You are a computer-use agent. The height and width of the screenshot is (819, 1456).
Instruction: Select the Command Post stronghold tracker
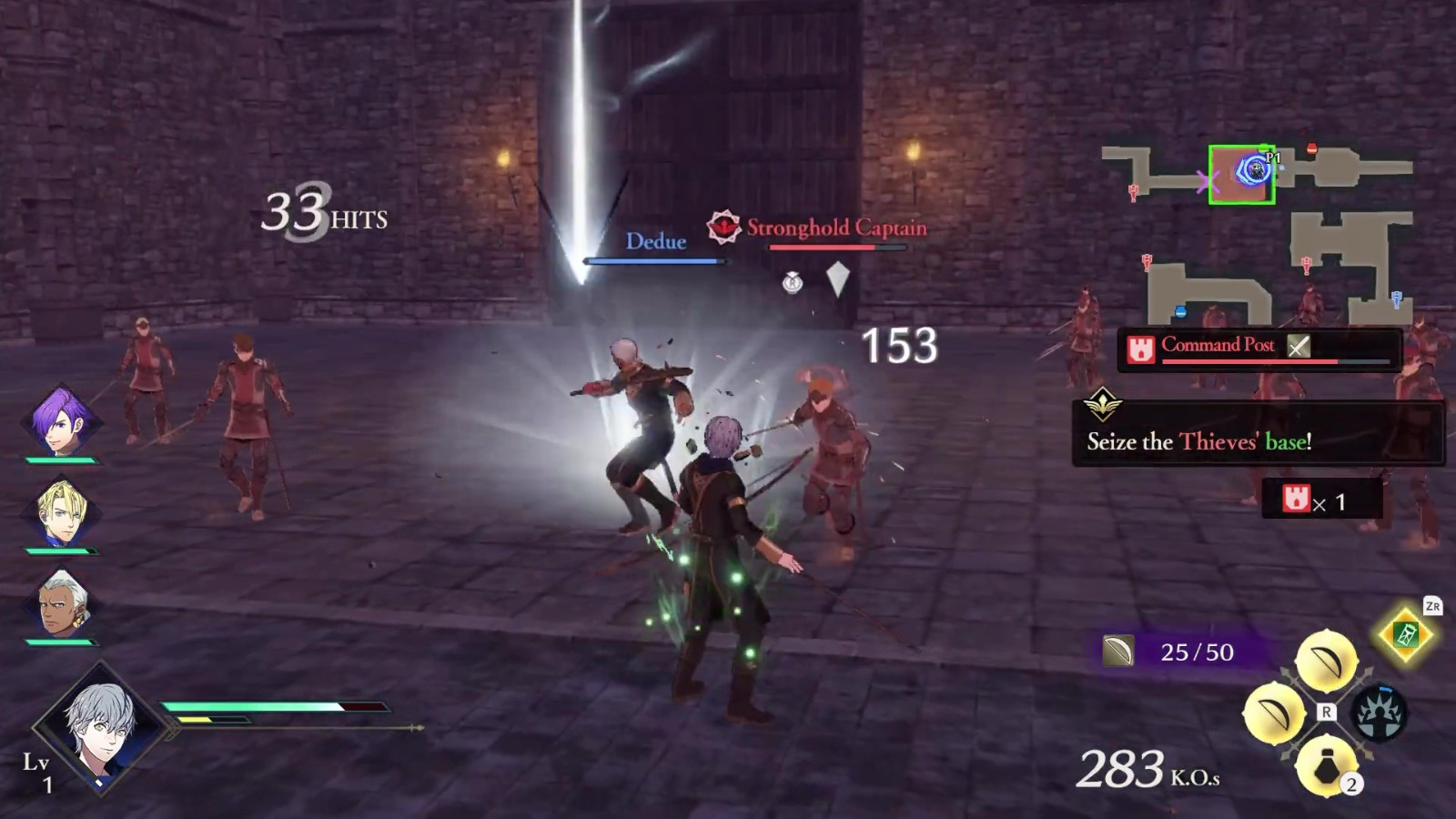[x=1259, y=349]
